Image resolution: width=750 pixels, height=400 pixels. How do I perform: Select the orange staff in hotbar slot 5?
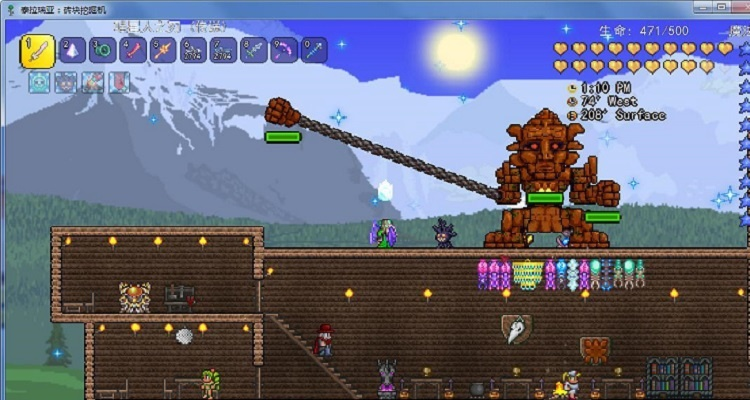[x=163, y=50]
